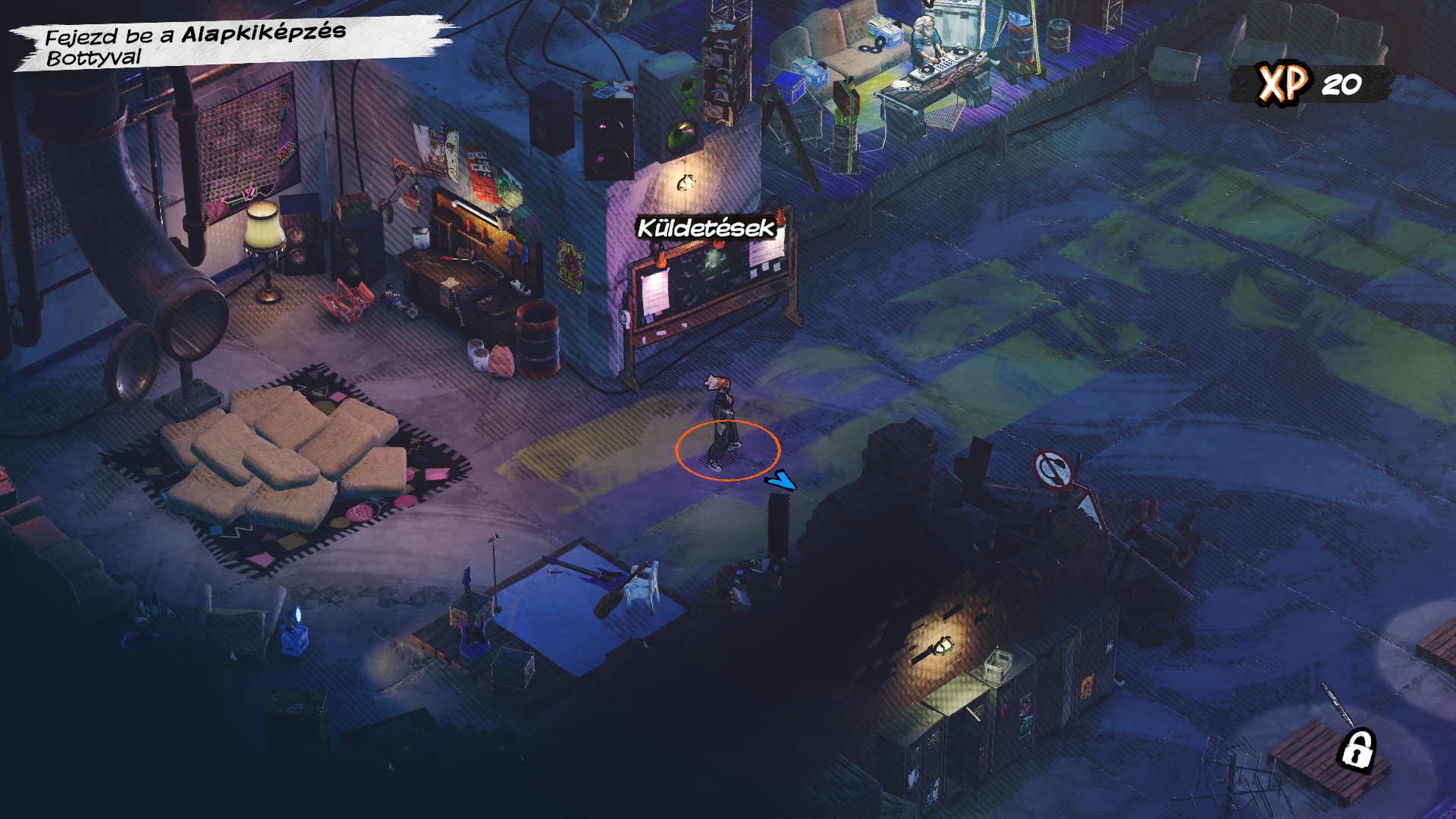Image resolution: width=1456 pixels, height=819 pixels.
Task: Open the Küldetések mission board label
Action: pos(705,227)
